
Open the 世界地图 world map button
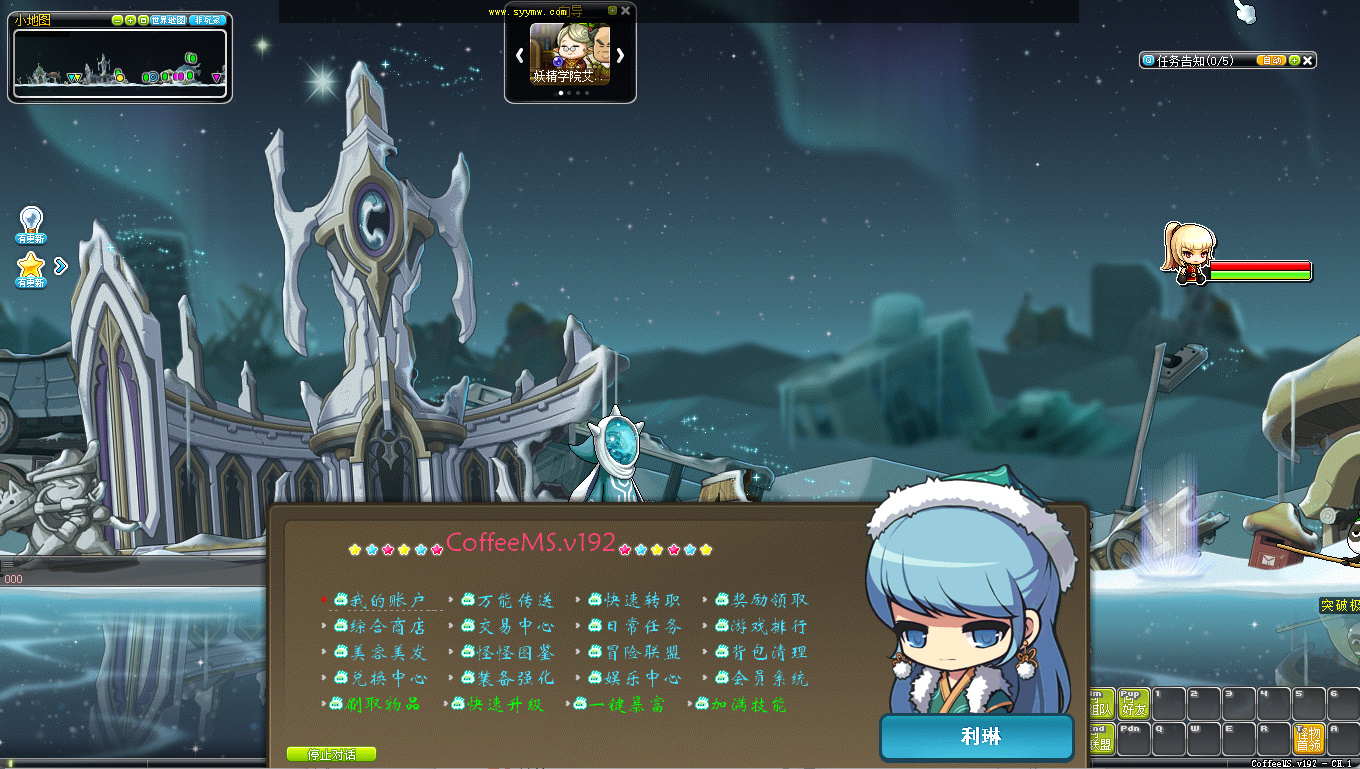coord(167,20)
